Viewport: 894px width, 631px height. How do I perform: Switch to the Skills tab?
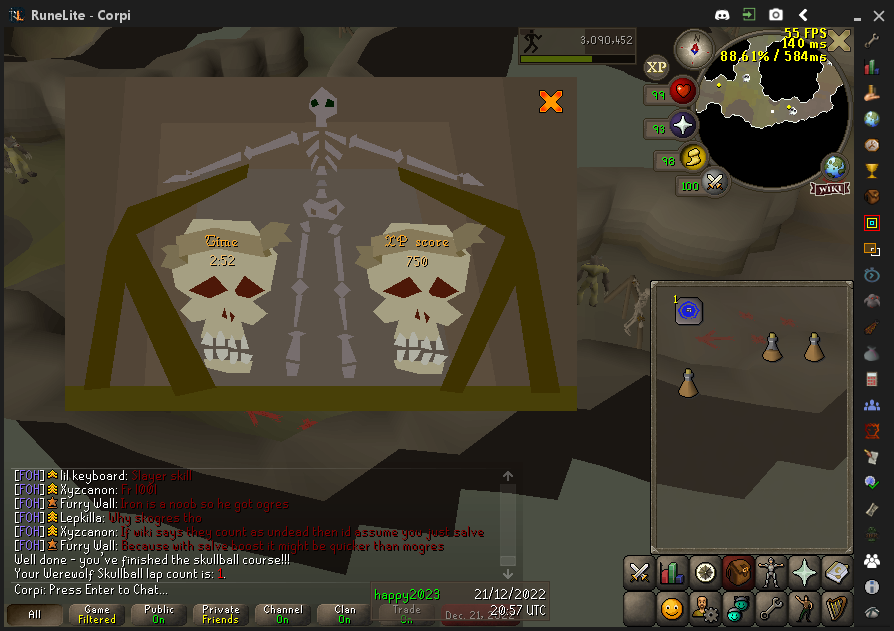click(672, 572)
